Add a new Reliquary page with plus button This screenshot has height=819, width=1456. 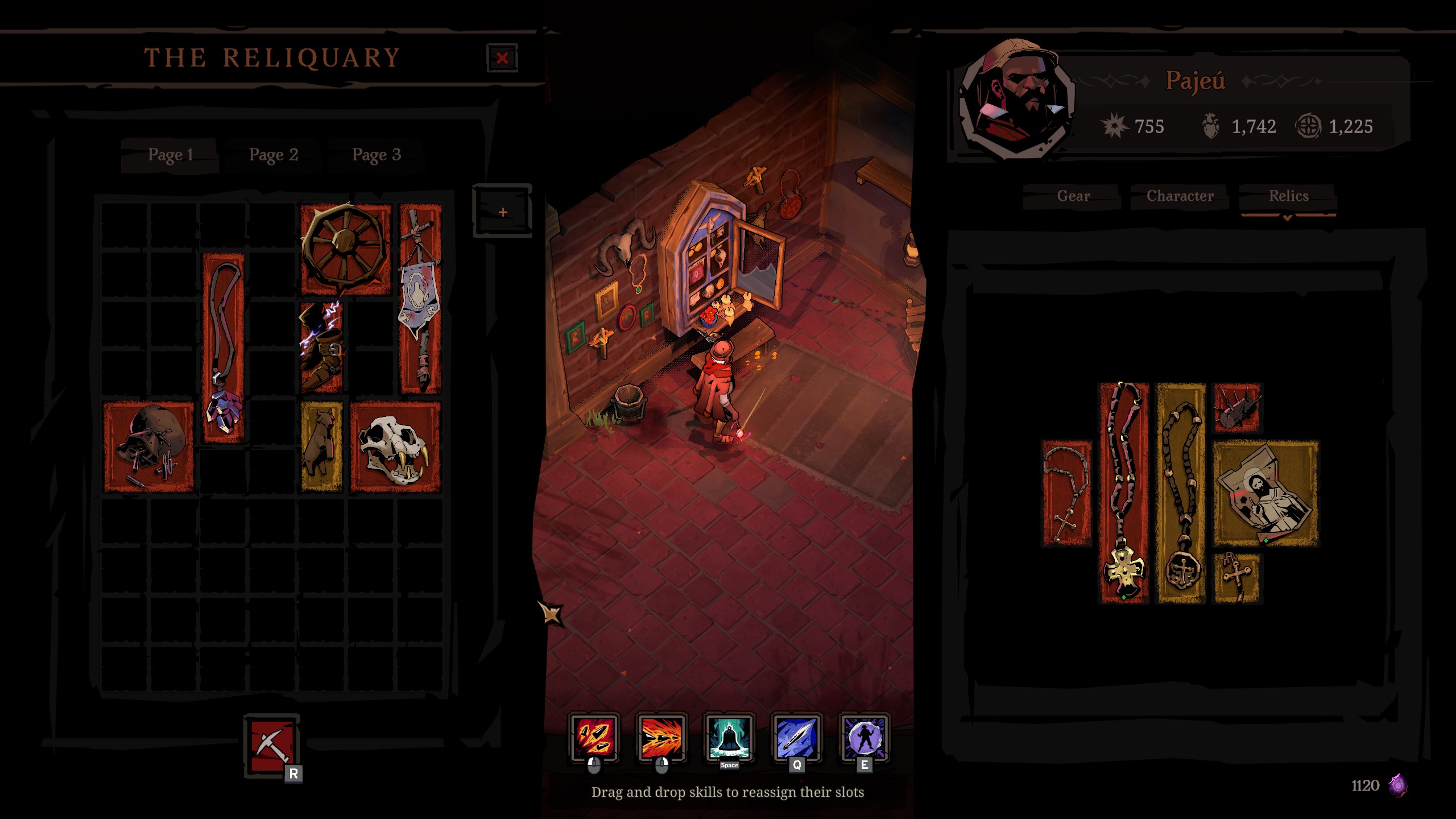point(502,212)
